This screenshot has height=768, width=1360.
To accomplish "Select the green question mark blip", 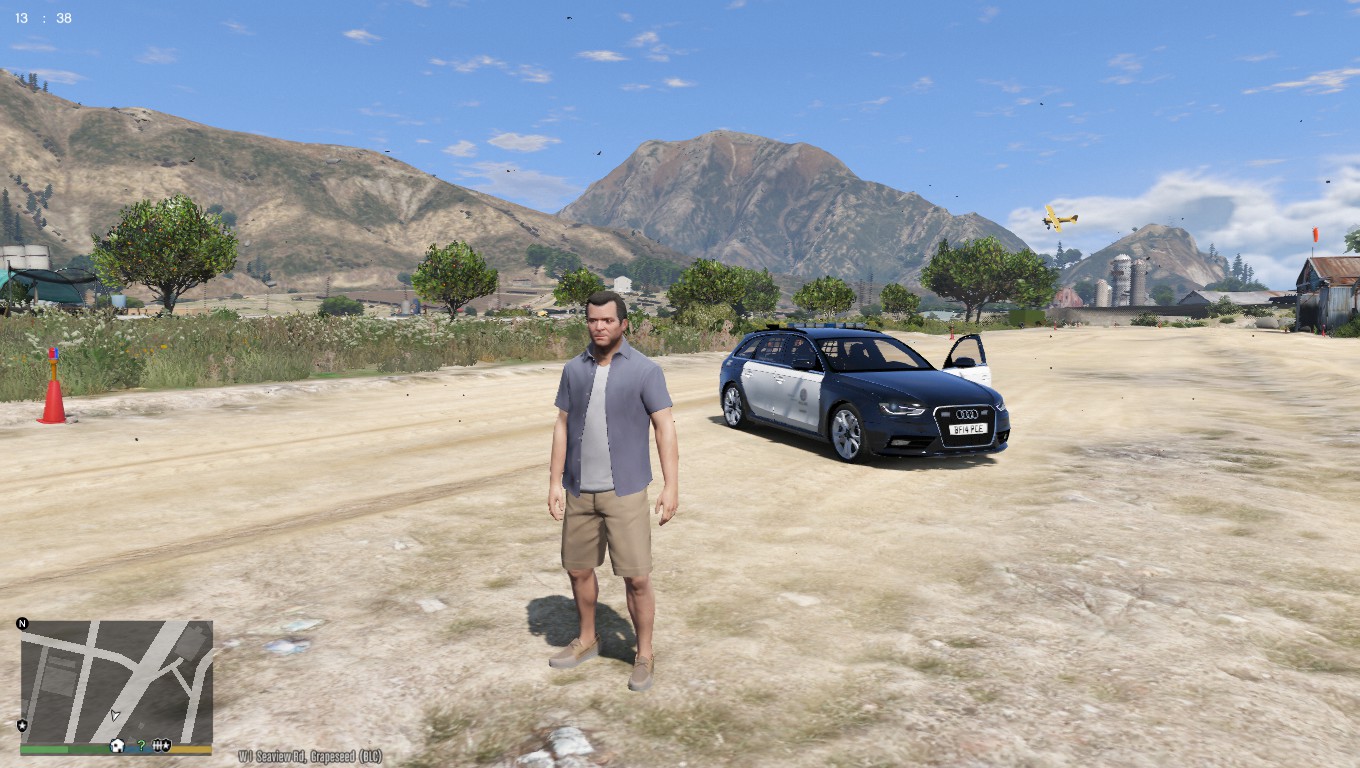I will (x=141, y=745).
